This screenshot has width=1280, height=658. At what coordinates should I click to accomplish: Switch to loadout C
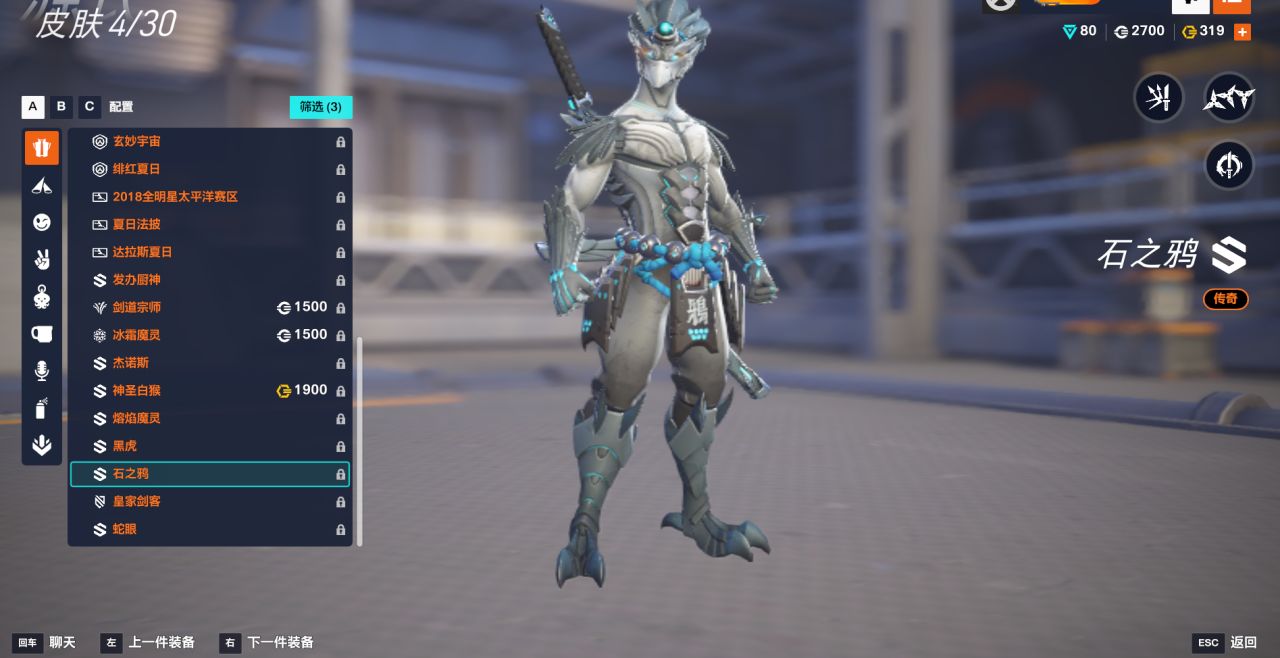(x=90, y=107)
